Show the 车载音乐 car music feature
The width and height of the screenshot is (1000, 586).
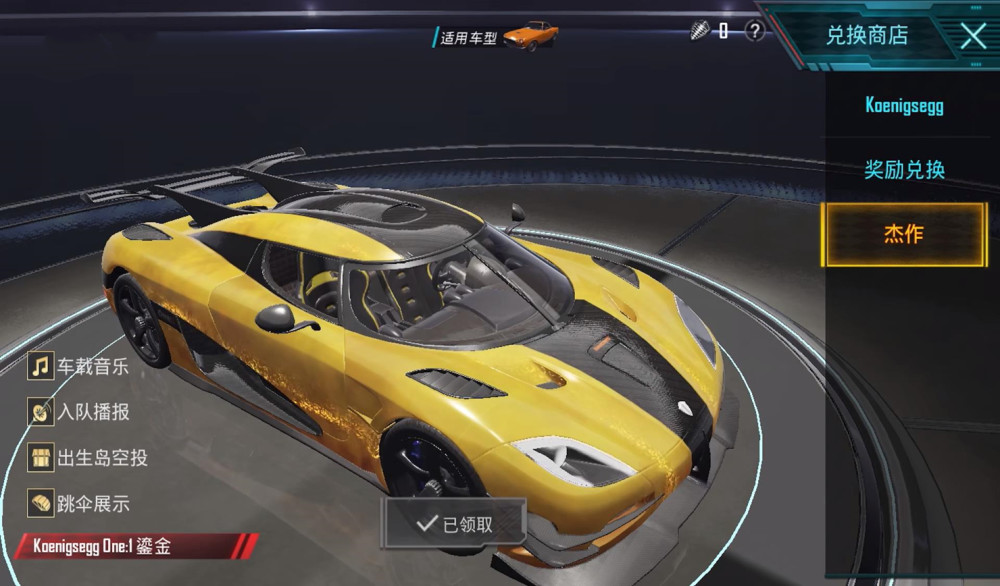click(x=81, y=366)
